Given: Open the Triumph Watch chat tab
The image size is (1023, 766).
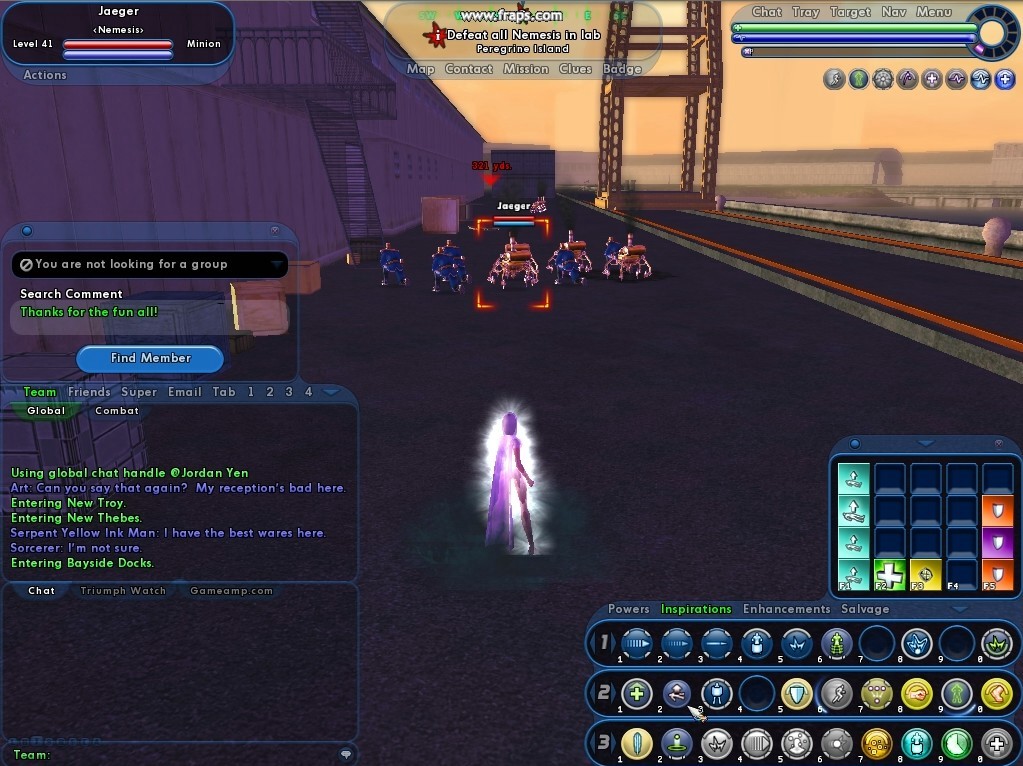Looking at the screenshot, I should 123,591.
